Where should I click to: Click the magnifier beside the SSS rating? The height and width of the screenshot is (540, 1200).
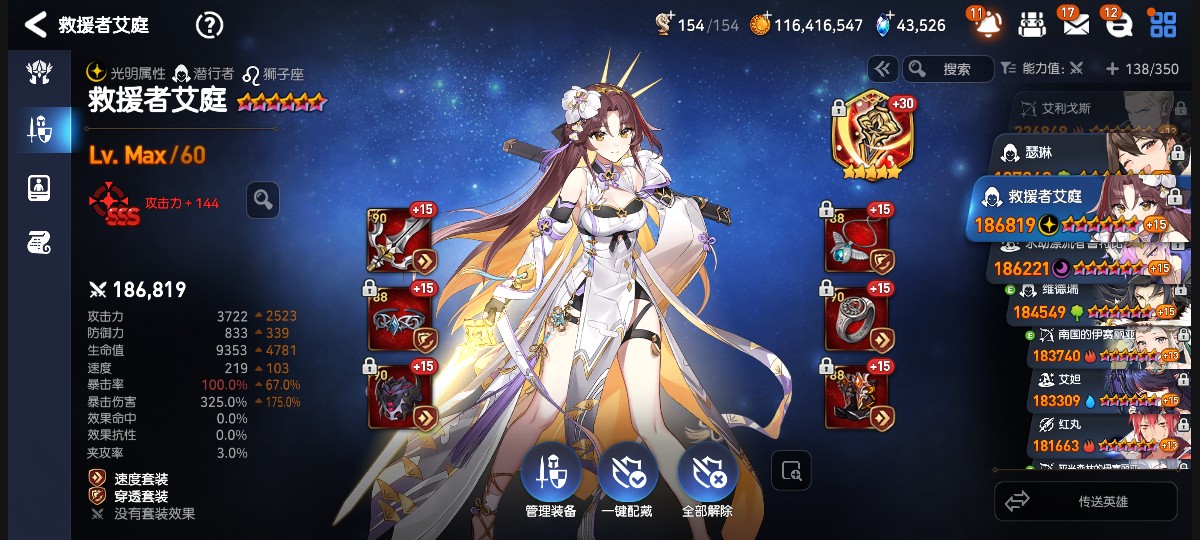click(263, 200)
